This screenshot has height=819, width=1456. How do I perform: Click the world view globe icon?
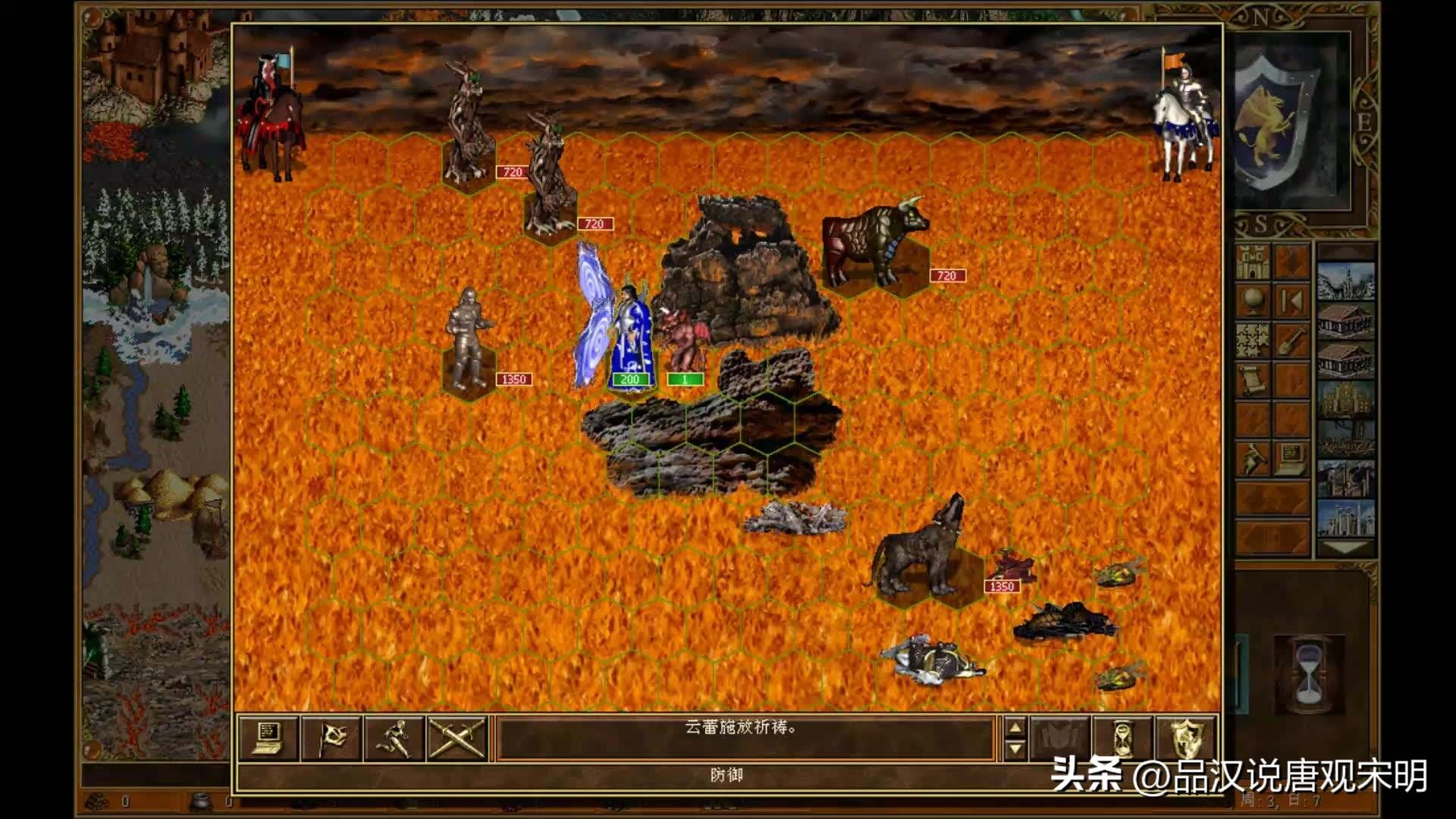(x=1251, y=299)
